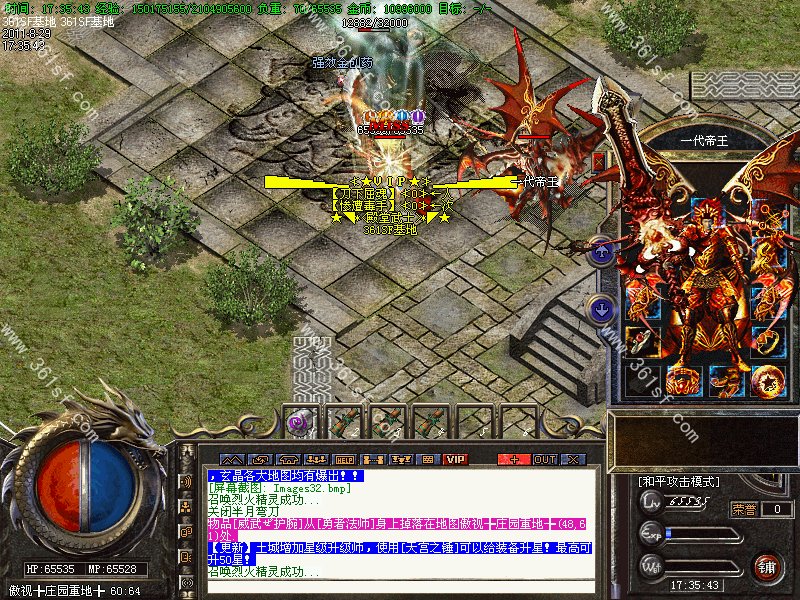Select the golden belt equipment slot

coord(681,381)
